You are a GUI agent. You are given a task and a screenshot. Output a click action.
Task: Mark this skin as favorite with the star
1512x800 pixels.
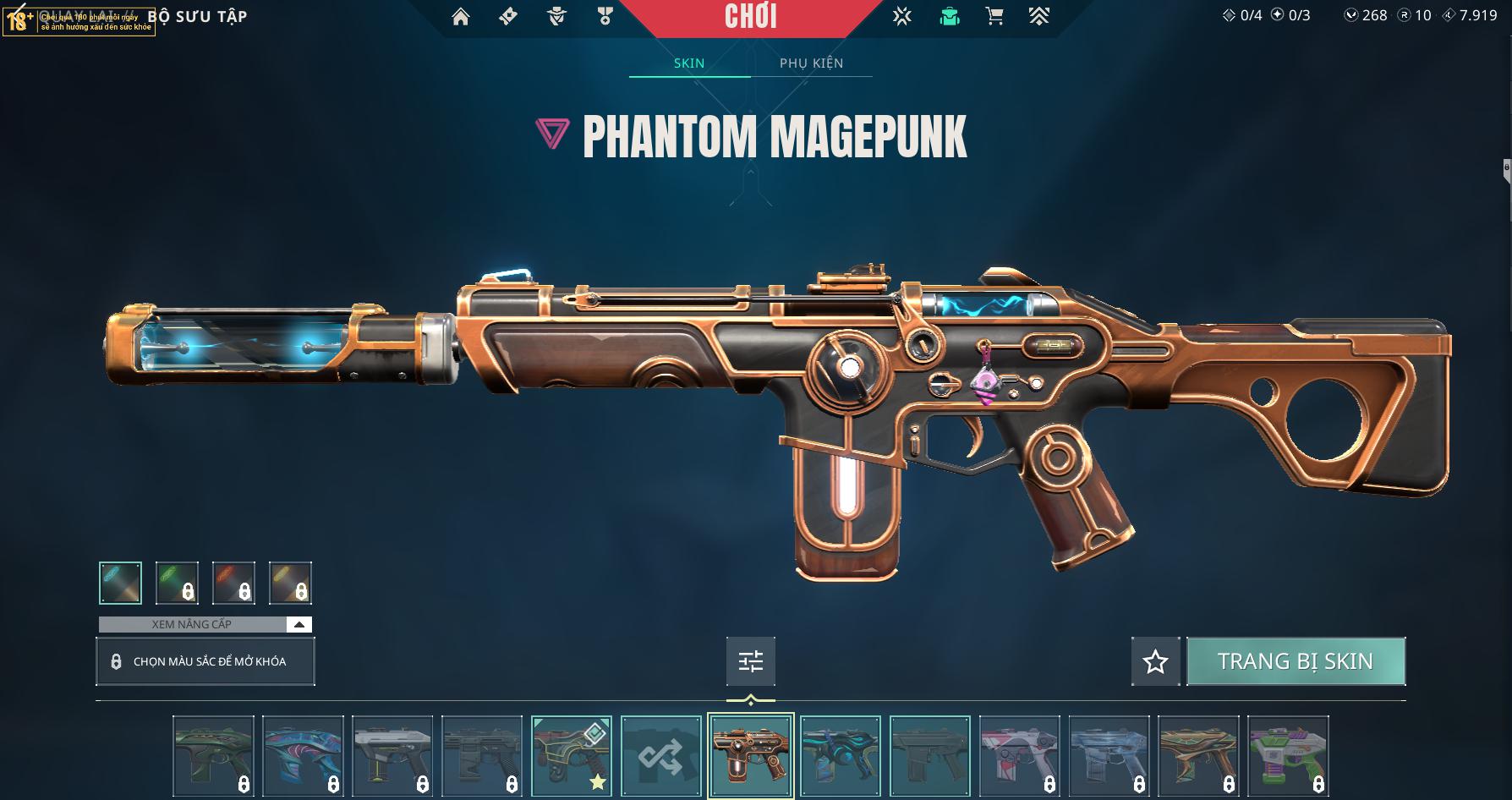pyautogui.click(x=1155, y=661)
